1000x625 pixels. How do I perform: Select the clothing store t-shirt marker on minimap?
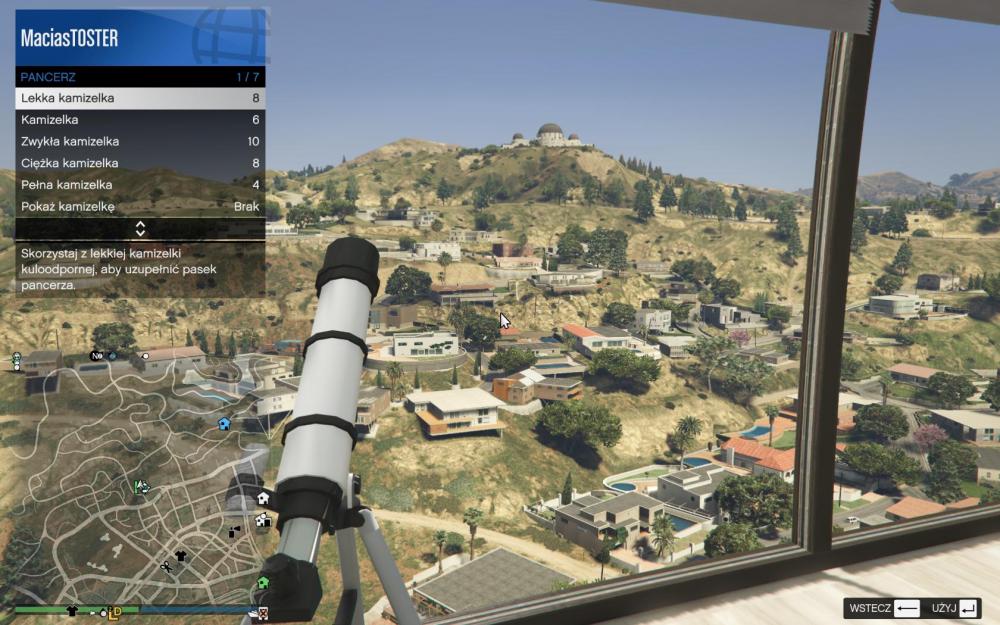tap(181, 555)
